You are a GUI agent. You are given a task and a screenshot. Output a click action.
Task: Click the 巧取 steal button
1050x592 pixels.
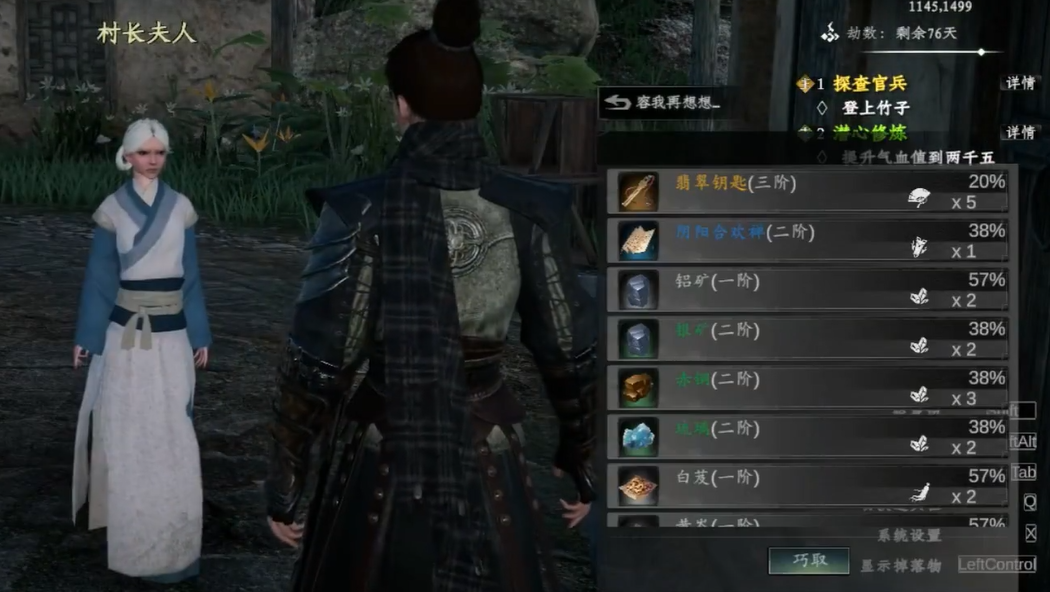[808, 561]
